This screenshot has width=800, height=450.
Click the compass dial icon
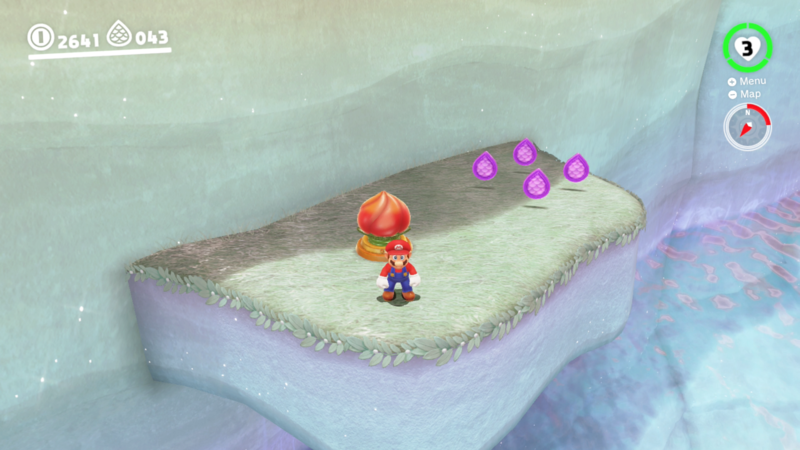(x=747, y=127)
